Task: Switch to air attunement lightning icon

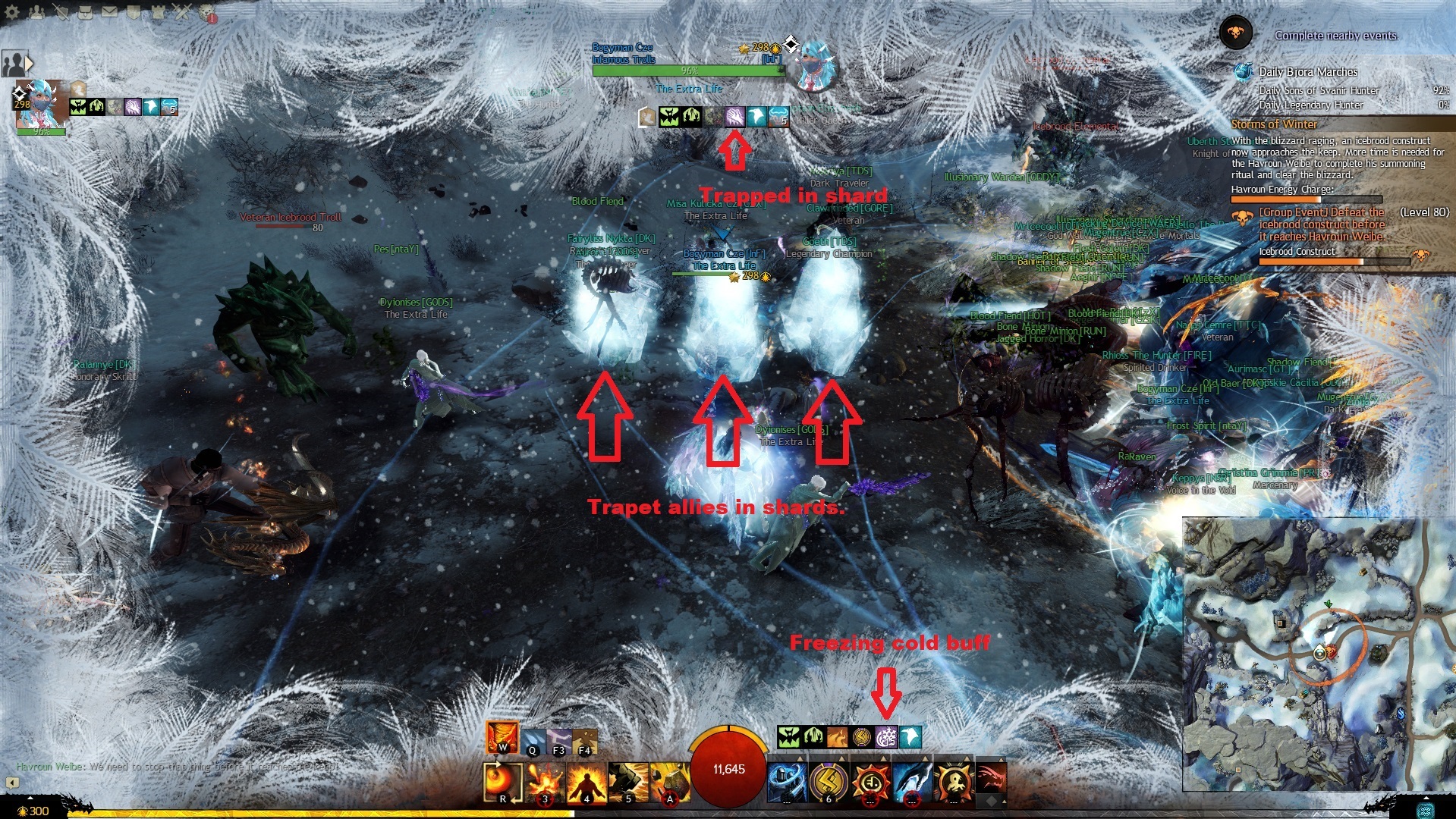Action: point(559,740)
